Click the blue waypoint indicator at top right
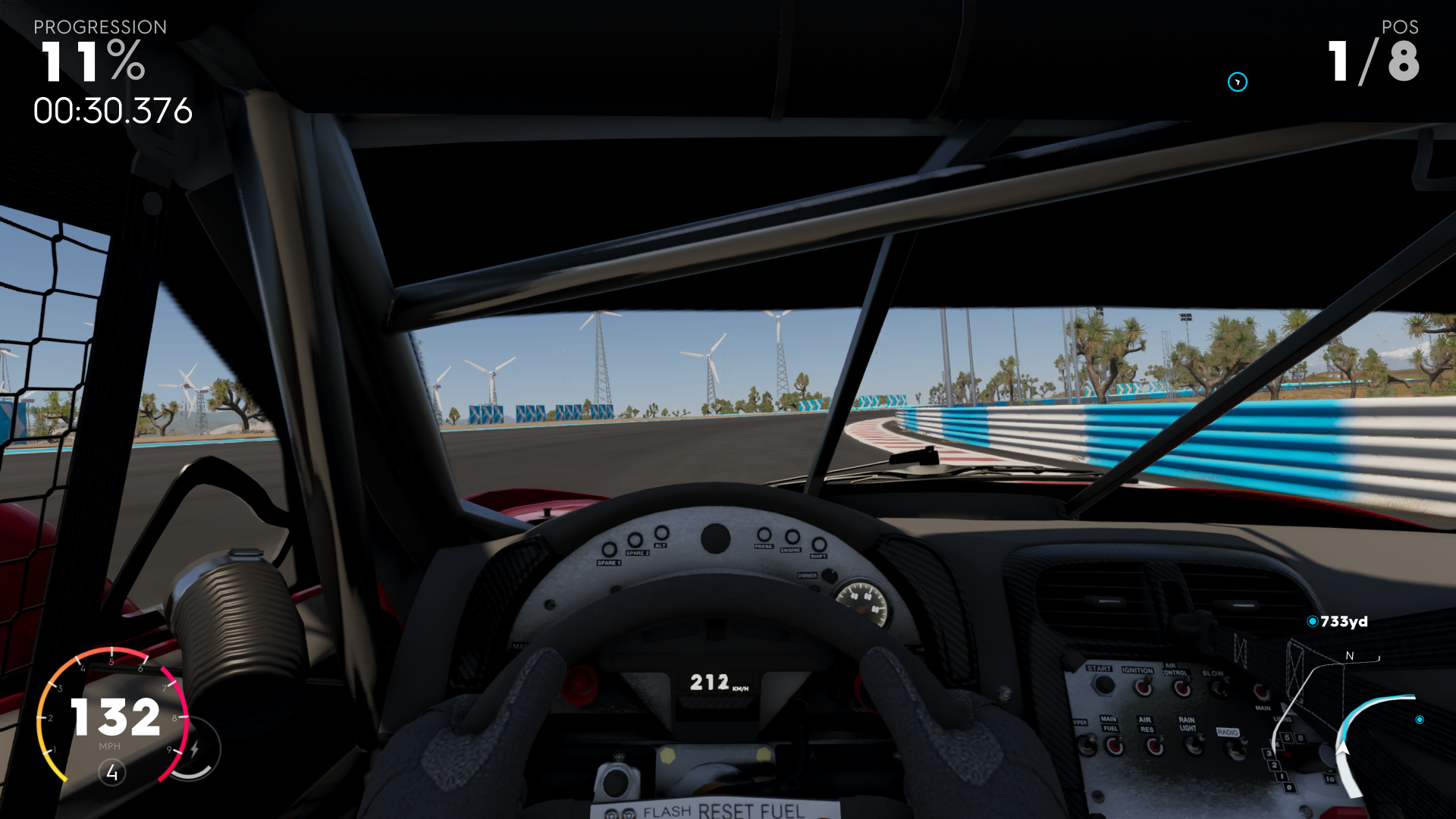The height and width of the screenshot is (819, 1456). pos(1236,83)
